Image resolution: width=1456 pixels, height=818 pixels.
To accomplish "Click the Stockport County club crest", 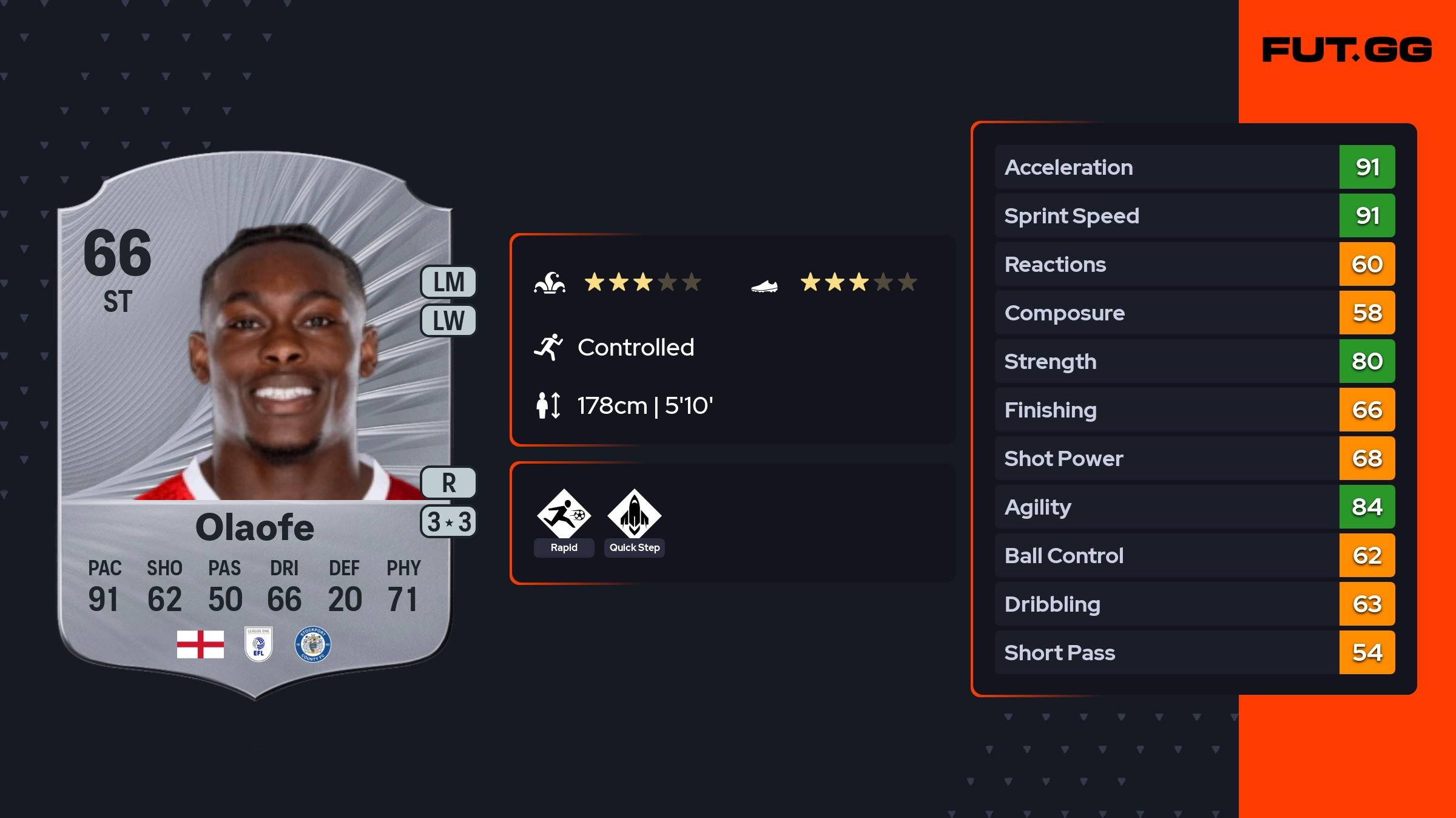I will point(312,644).
